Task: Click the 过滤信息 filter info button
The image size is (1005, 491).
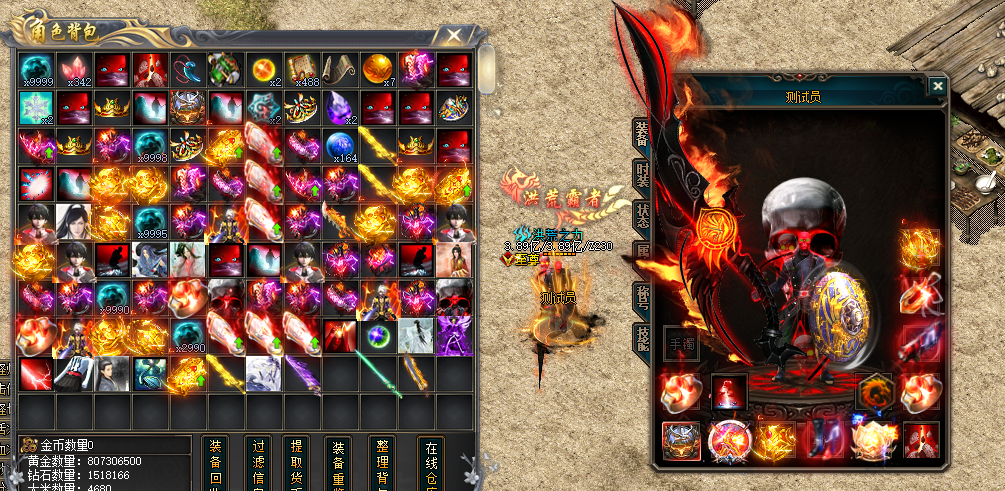Action: click(257, 463)
